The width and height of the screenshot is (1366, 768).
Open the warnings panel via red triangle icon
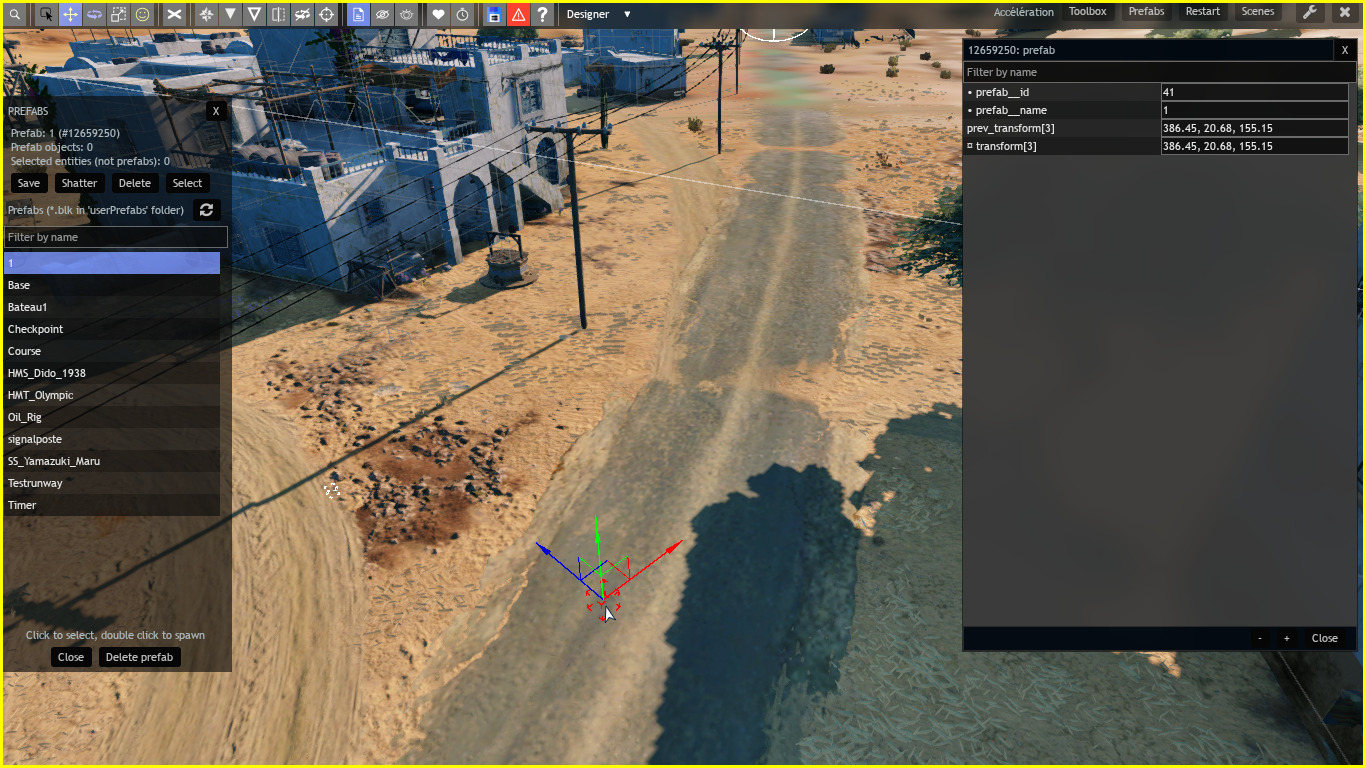[518, 15]
